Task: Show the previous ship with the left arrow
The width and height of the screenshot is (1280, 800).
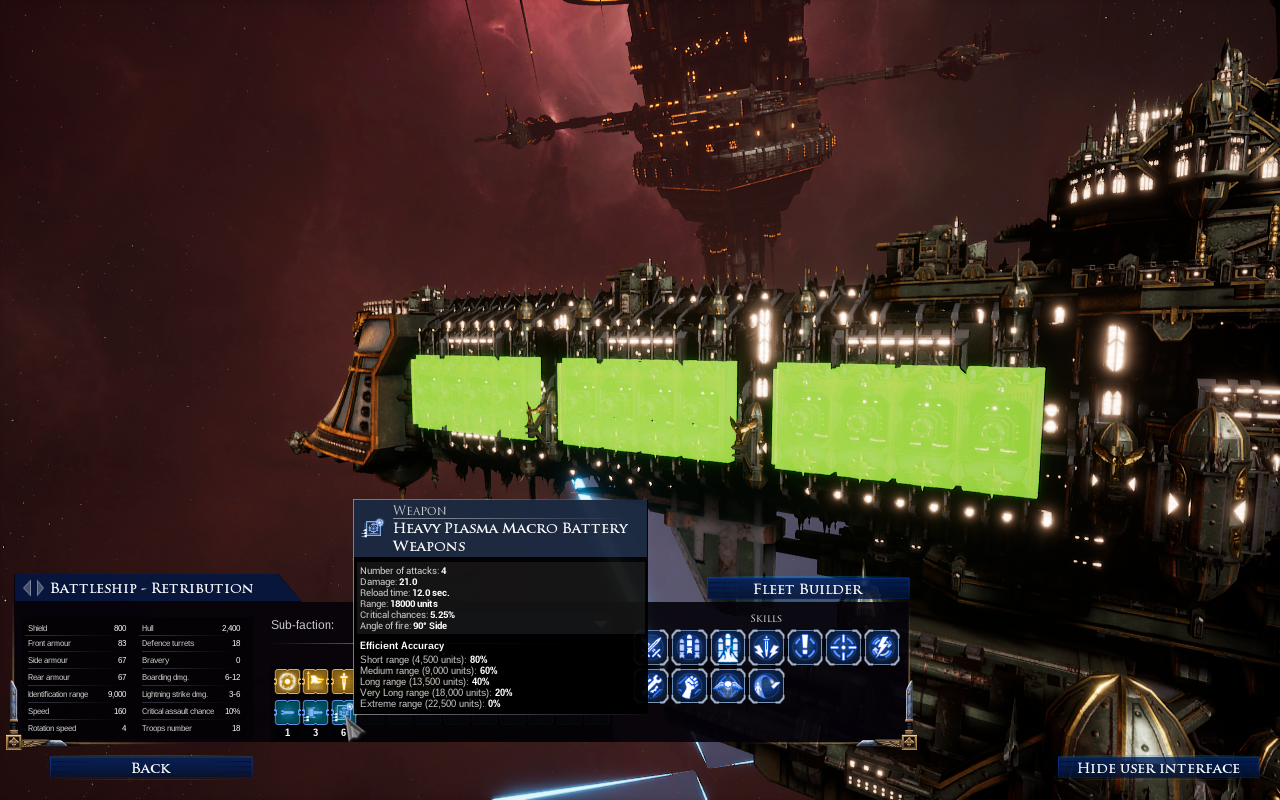Action: click(x=27, y=588)
